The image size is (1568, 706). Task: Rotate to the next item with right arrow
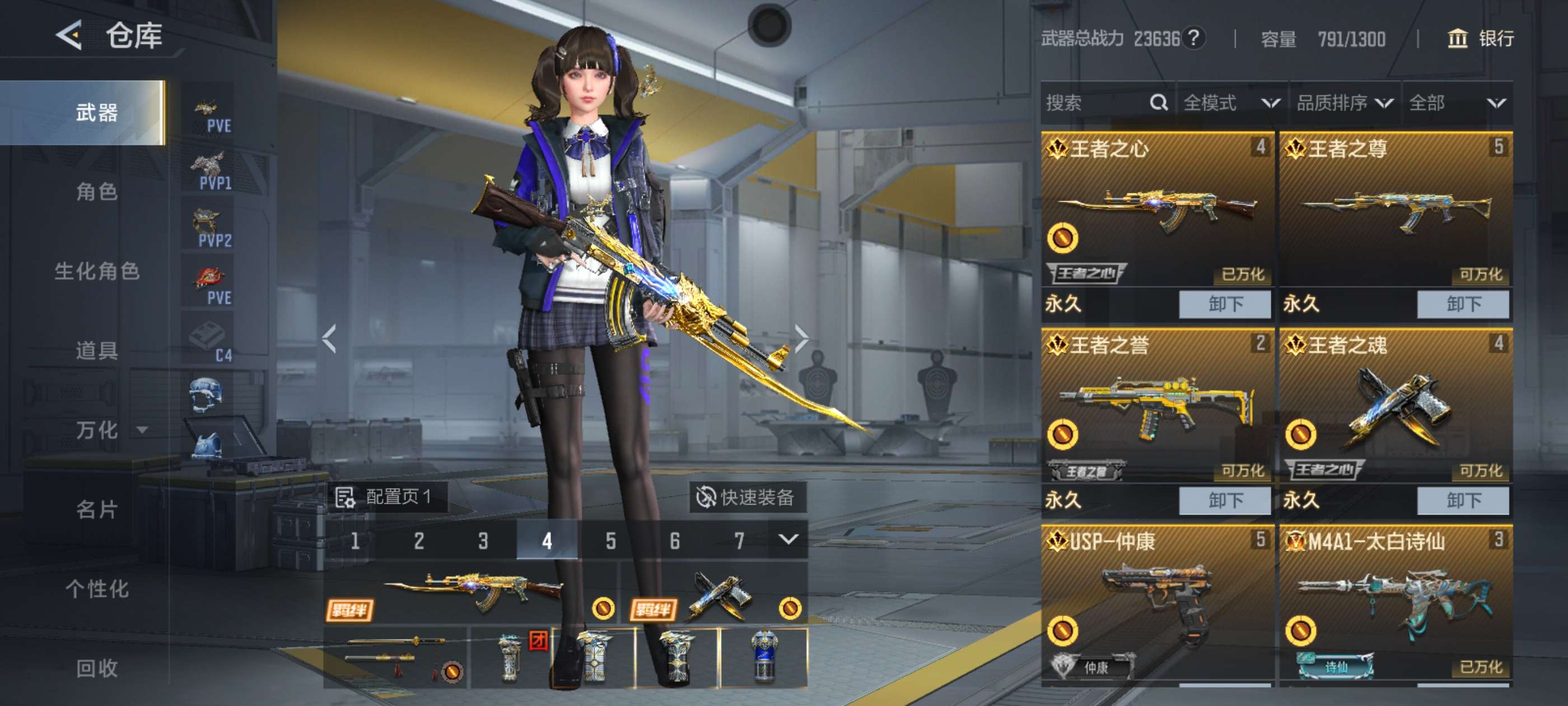point(801,338)
